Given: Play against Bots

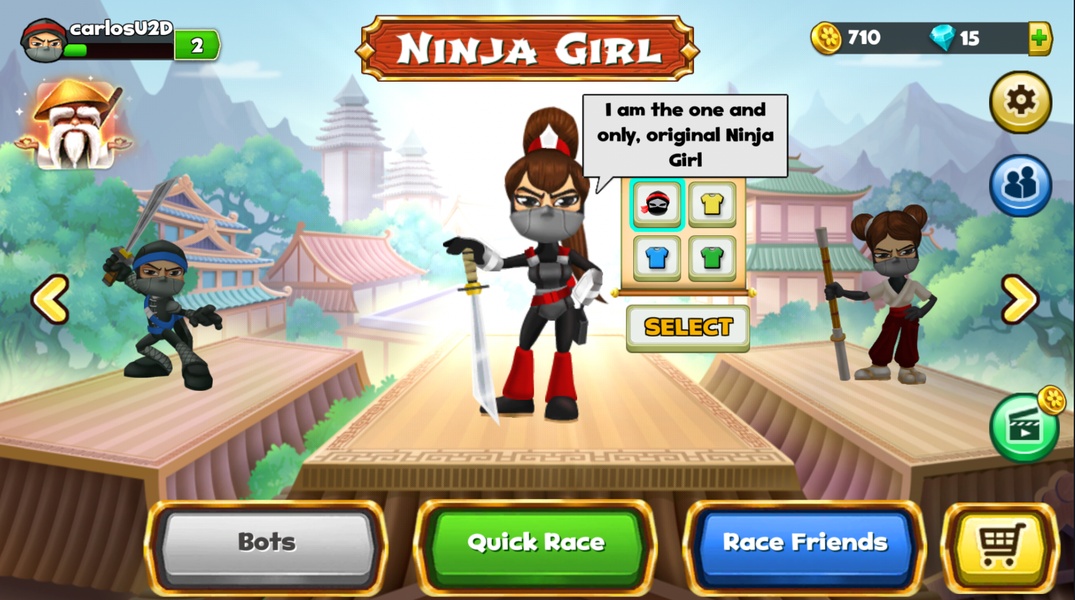Looking at the screenshot, I should [x=266, y=544].
